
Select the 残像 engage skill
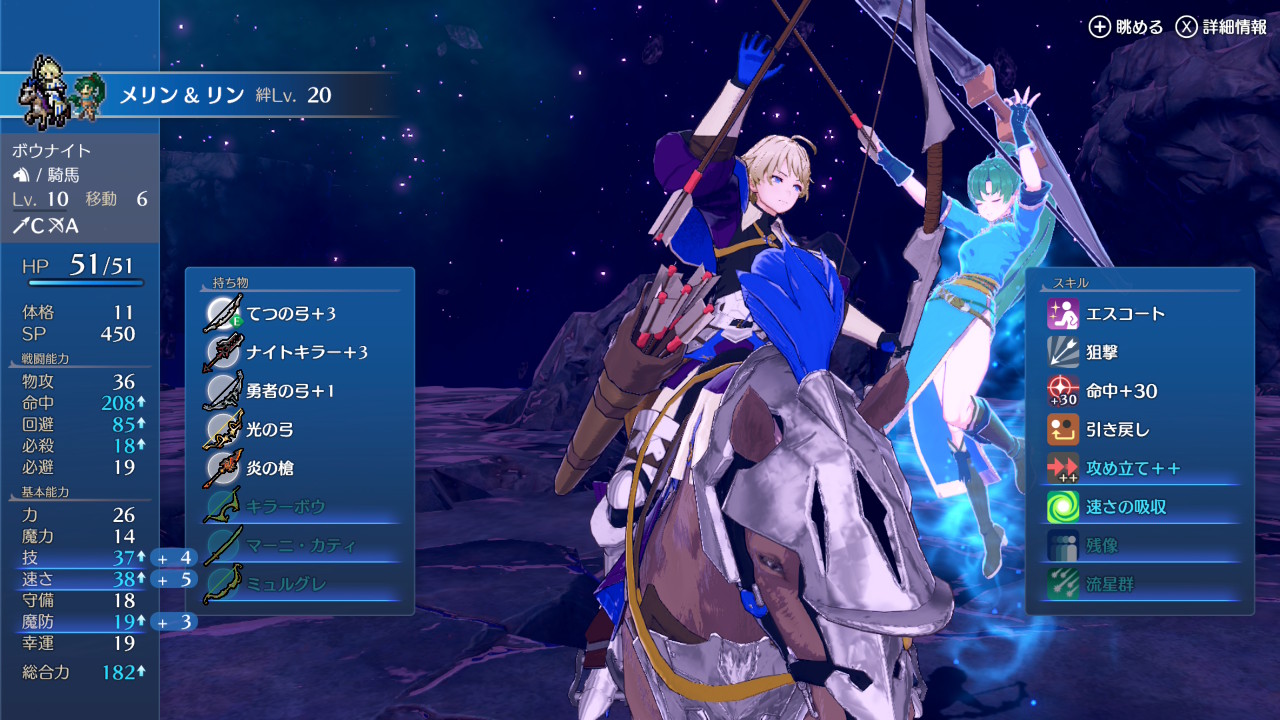click(x=1140, y=546)
